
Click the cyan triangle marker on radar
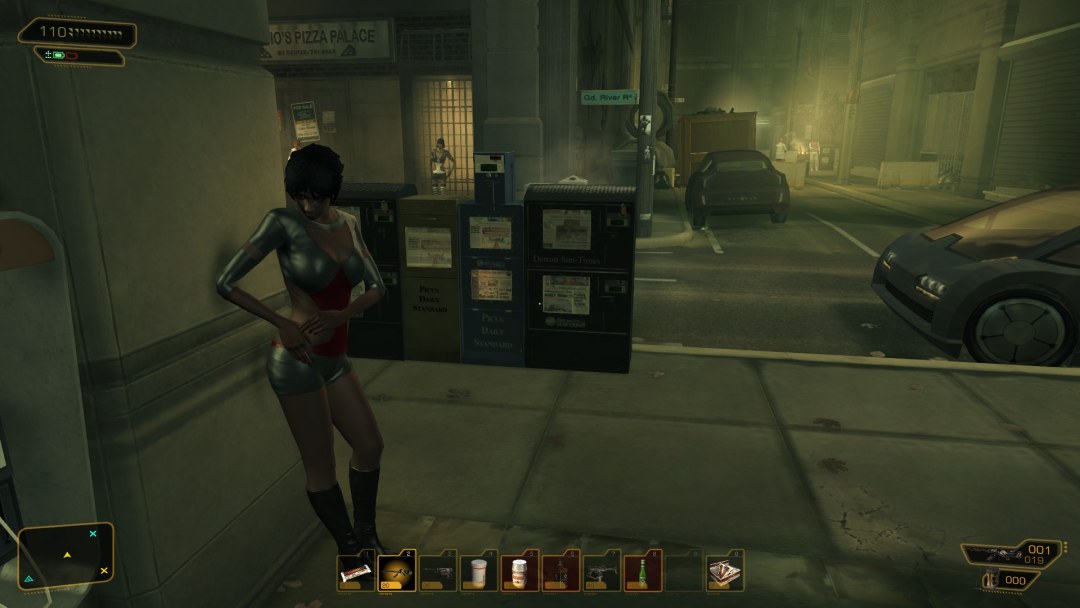coord(28,578)
